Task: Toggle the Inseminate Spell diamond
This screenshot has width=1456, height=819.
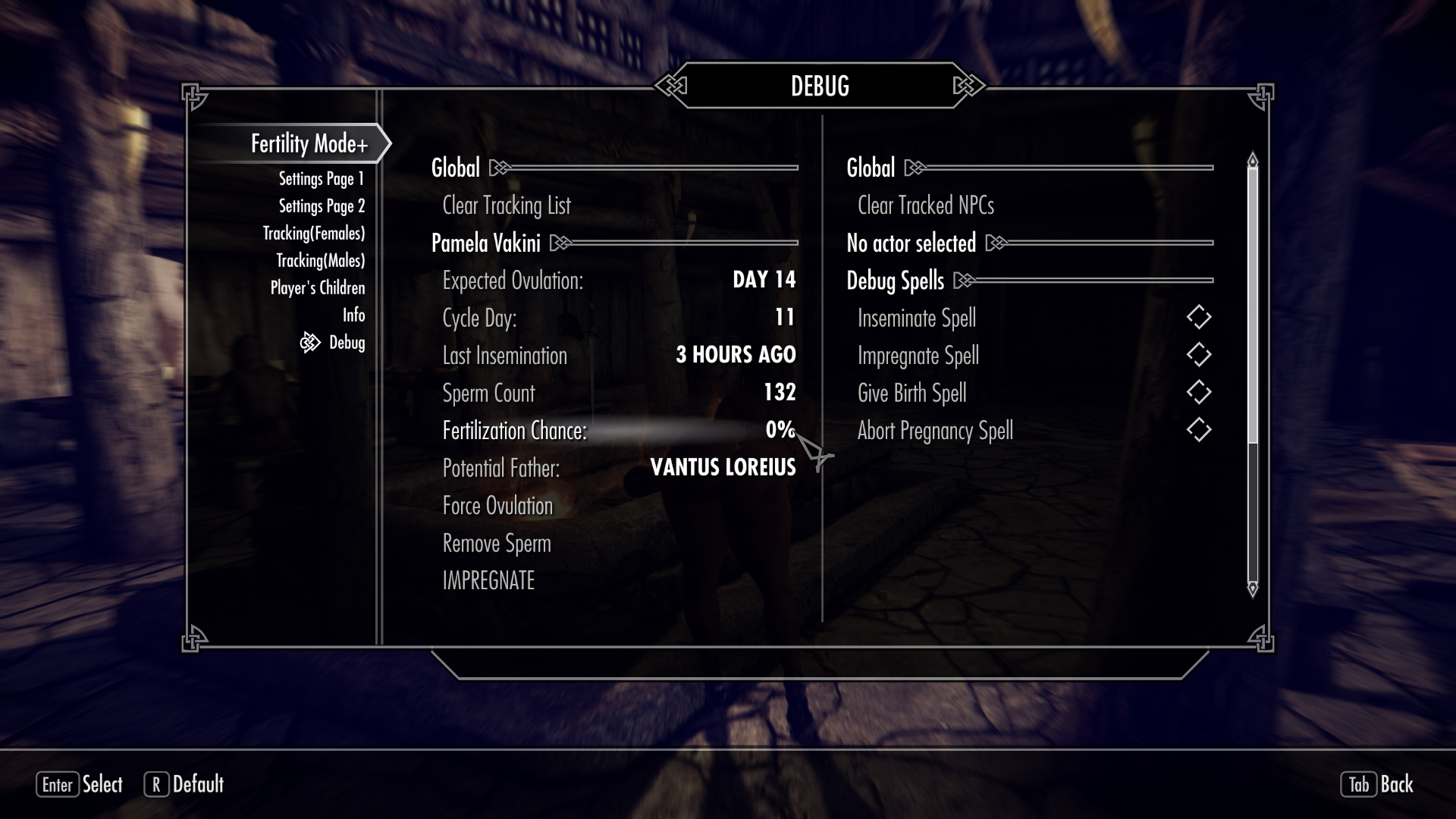Action: point(1199,318)
